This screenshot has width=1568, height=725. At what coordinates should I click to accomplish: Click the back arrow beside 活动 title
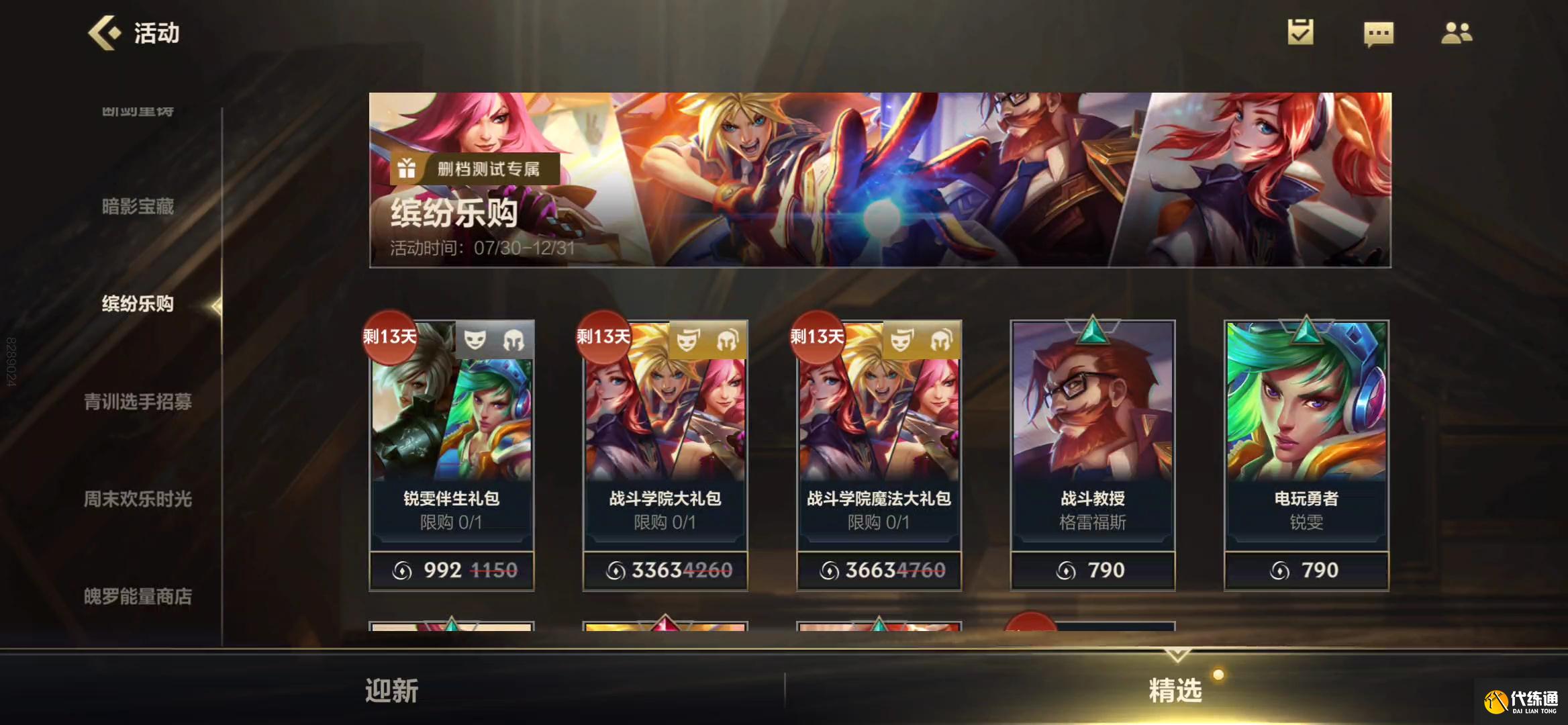click(x=104, y=32)
